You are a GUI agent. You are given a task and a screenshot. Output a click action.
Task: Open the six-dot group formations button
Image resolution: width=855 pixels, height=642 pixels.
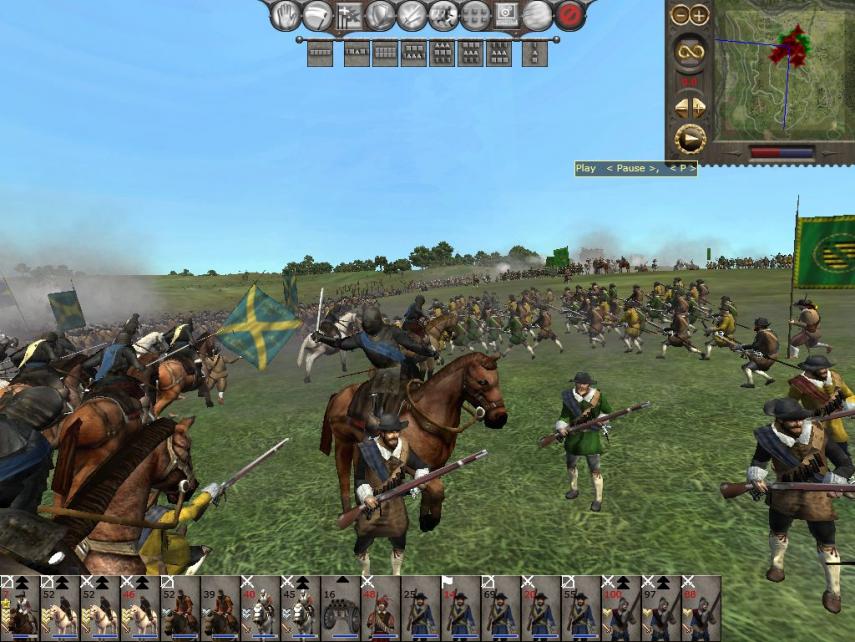[x=475, y=15]
